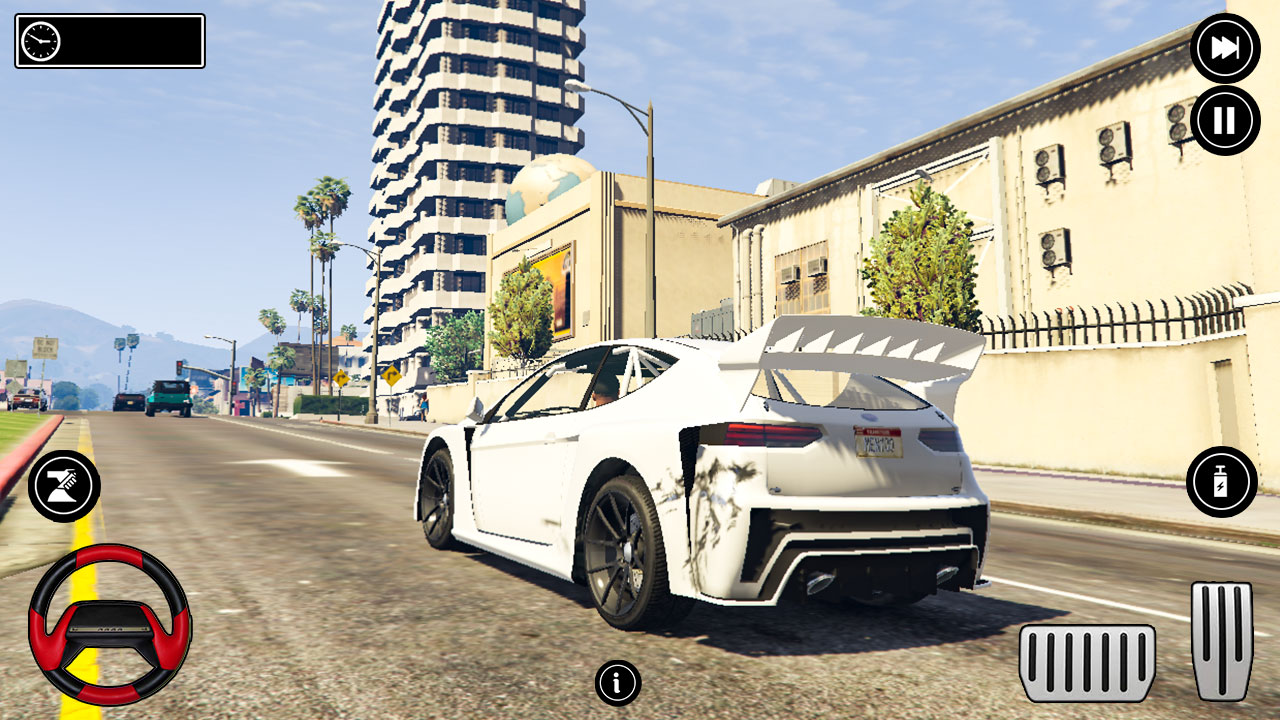Hit the wide brake pedal
Image resolution: width=1280 pixels, height=720 pixels.
click(1087, 662)
